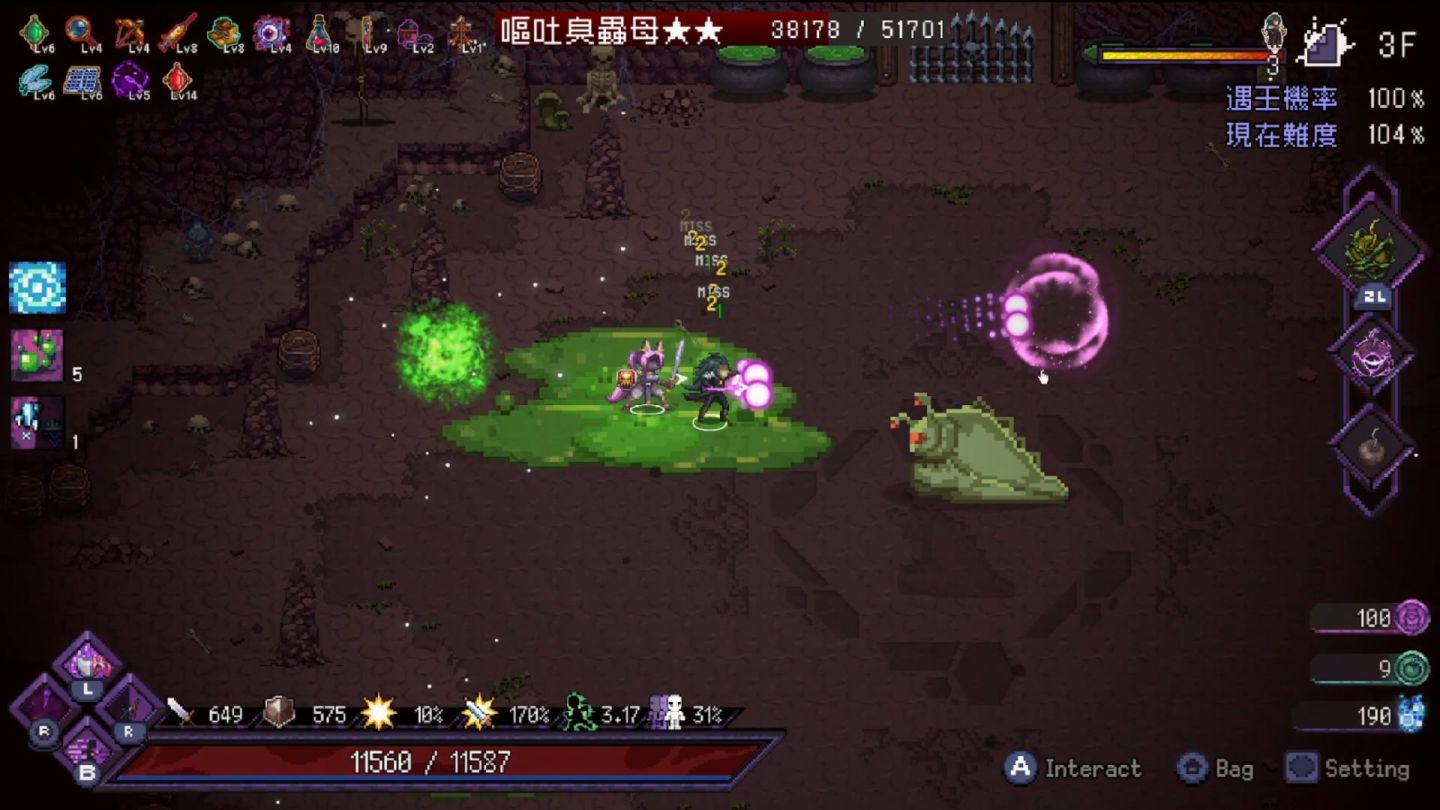Select the ice crystal status icon
Screen dimensions: 1440x810
(37, 422)
